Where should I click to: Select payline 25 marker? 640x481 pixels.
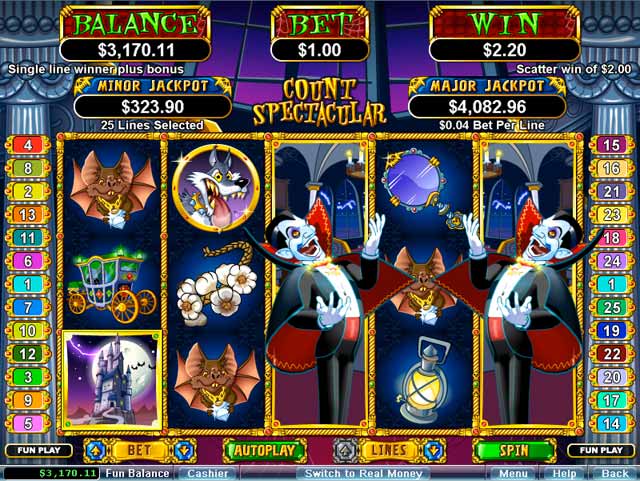(x=611, y=308)
